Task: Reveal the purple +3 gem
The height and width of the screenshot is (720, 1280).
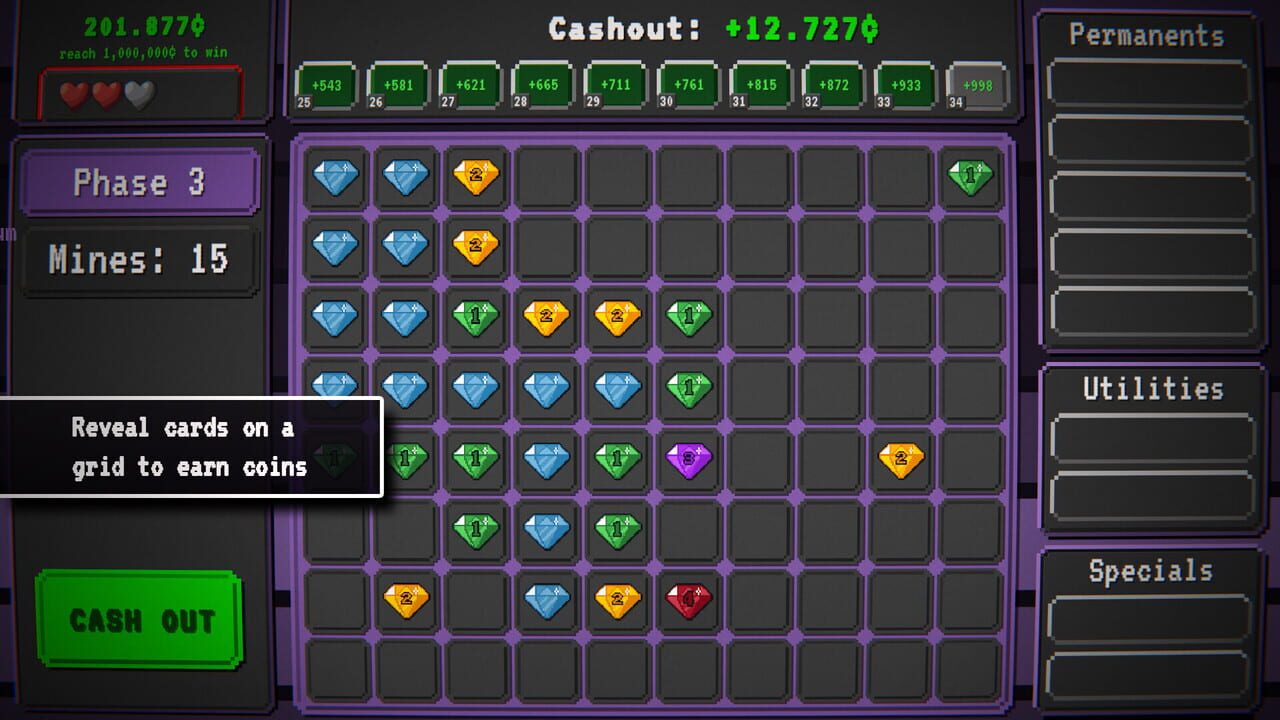Action: (x=689, y=460)
